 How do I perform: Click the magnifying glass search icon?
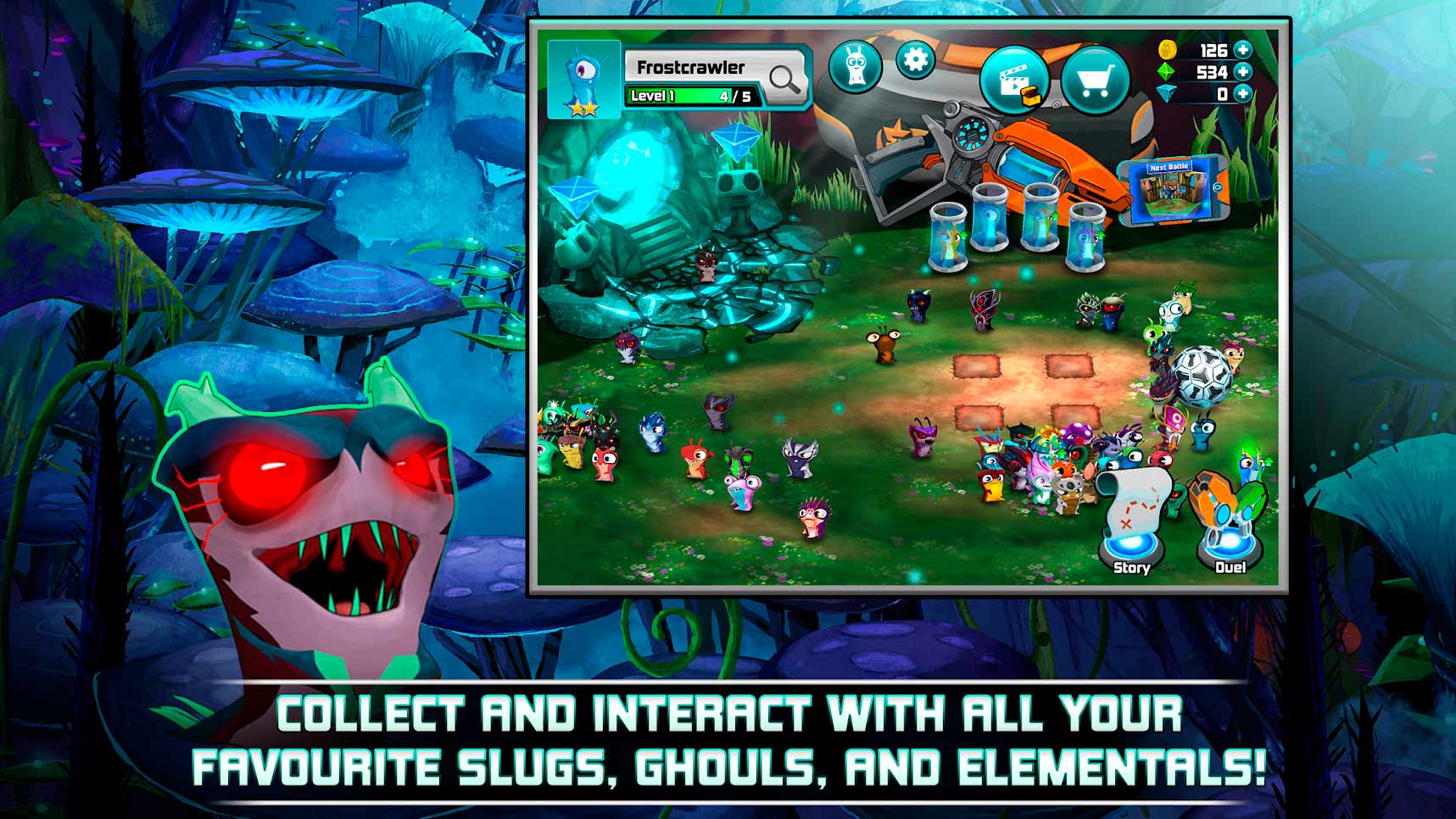[x=784, y=79]
